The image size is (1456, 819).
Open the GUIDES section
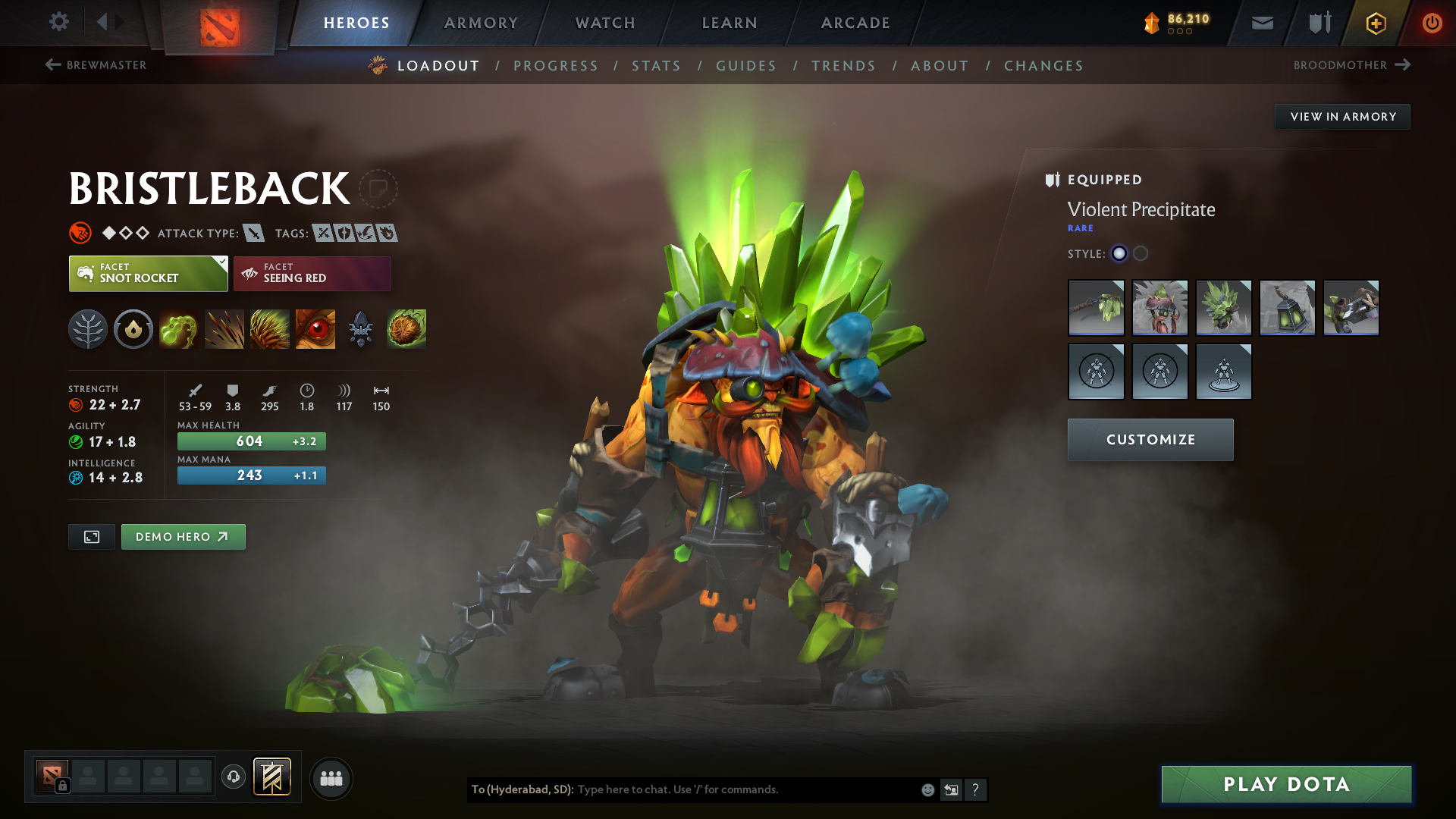click(745, 65)
